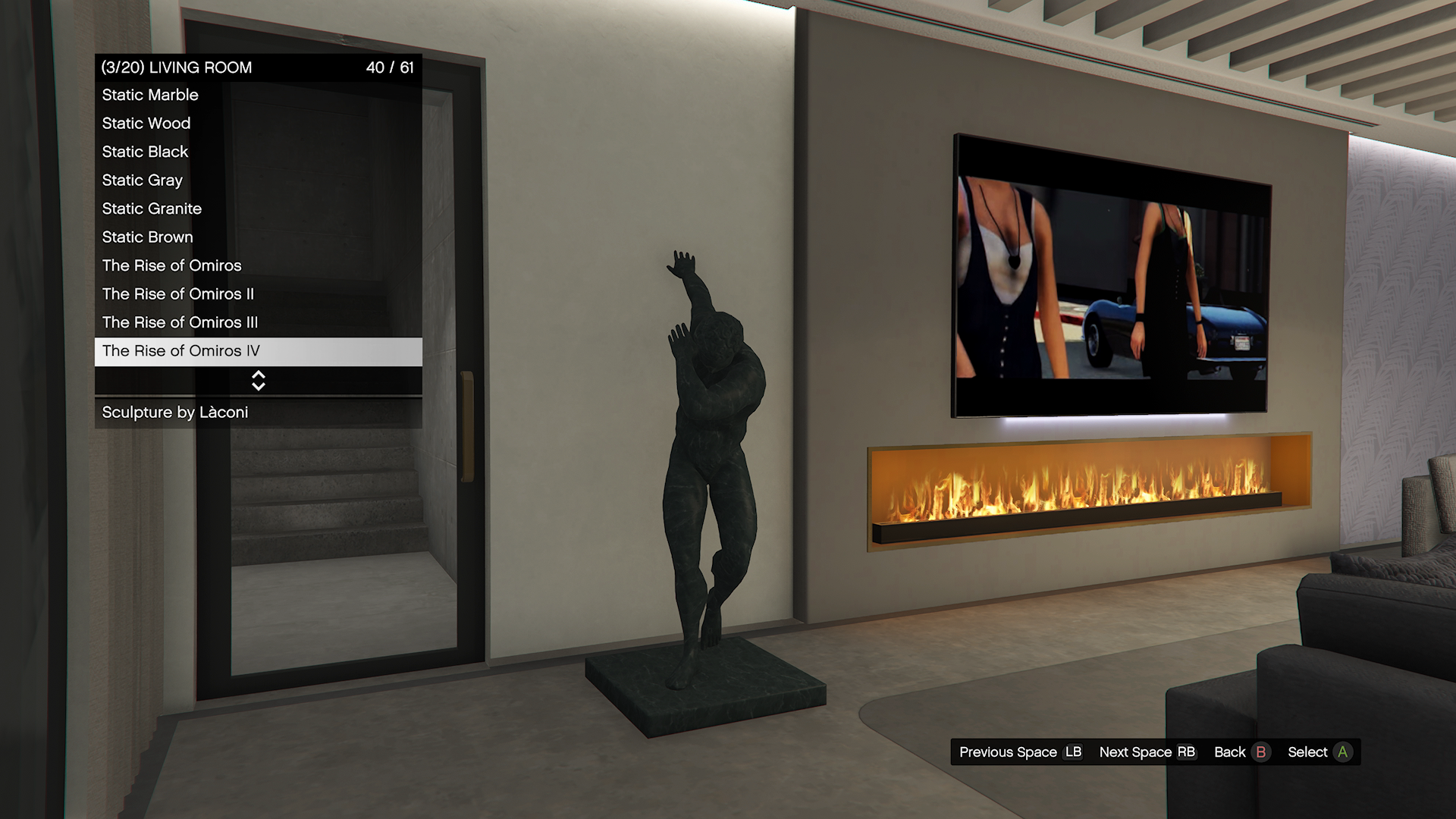The width and height of the screenshot is (1456, 819).
Task: Click the list scroll arrows indicator
Action: pyautogui.click(x=258, y=381)
